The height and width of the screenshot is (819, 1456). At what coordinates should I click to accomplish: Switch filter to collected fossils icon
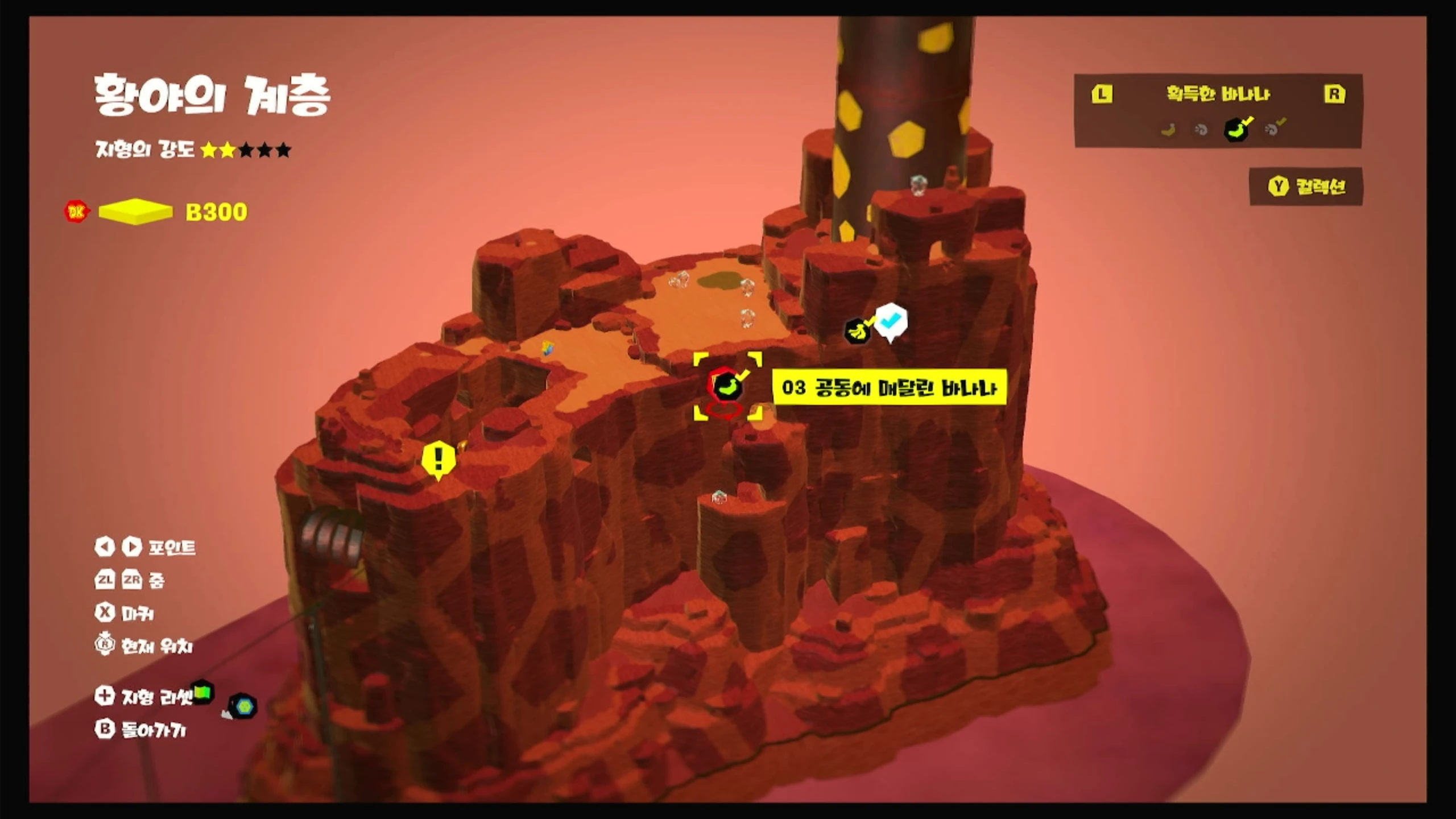coord(1274,129)
